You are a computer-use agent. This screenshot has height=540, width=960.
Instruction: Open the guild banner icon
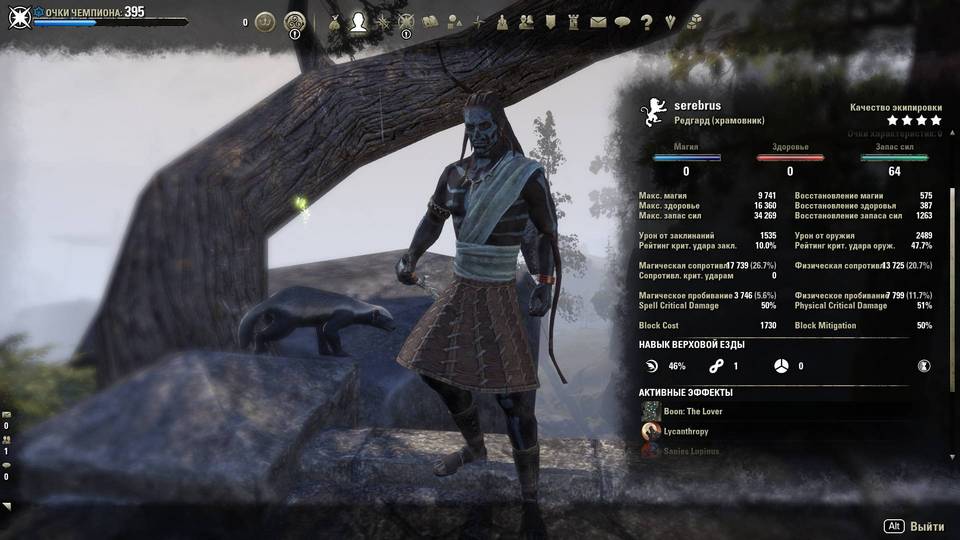pyautogui.click(x=550, y=21)
